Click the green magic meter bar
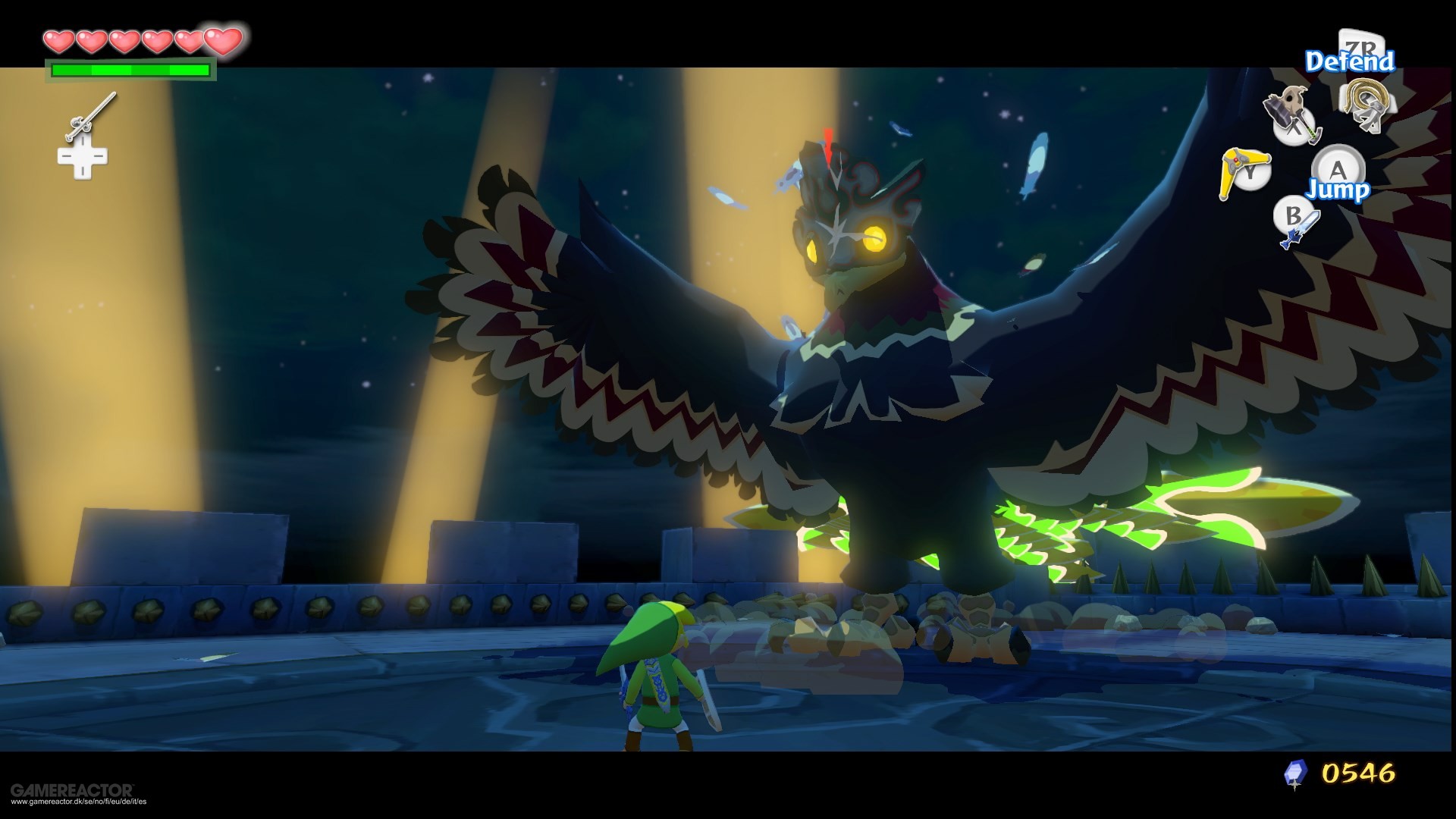The image size is (1456, 819). tap(129, 69)
